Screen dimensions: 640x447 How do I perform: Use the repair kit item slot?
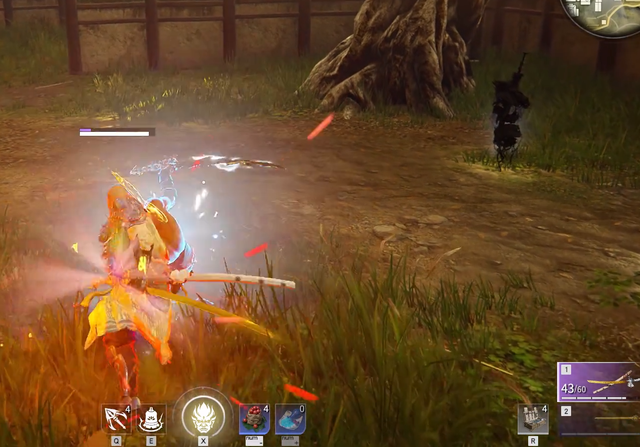point(532,418)
